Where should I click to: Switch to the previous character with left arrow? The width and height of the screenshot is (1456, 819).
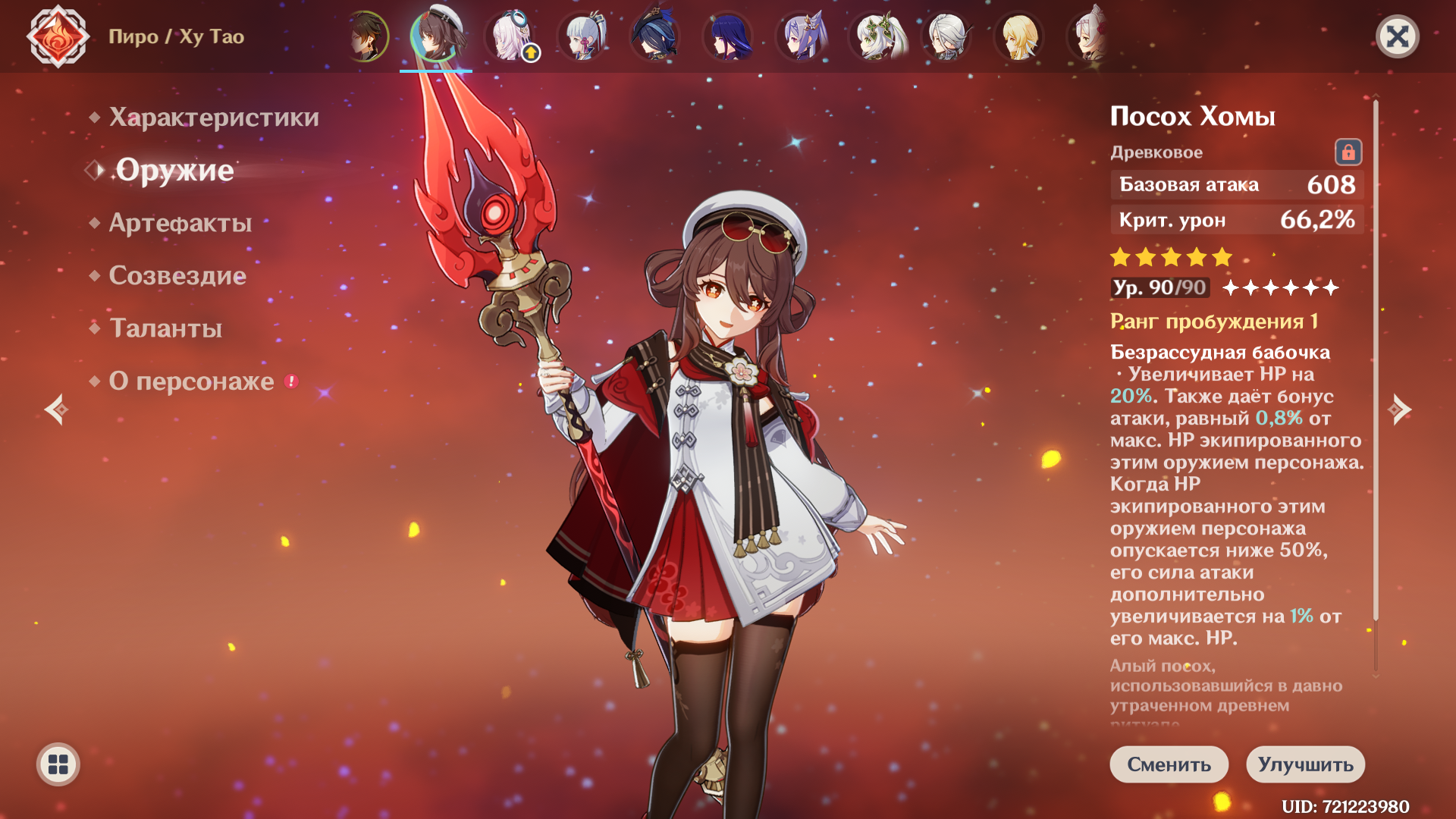pyautogui.click(x=56, y=409)
